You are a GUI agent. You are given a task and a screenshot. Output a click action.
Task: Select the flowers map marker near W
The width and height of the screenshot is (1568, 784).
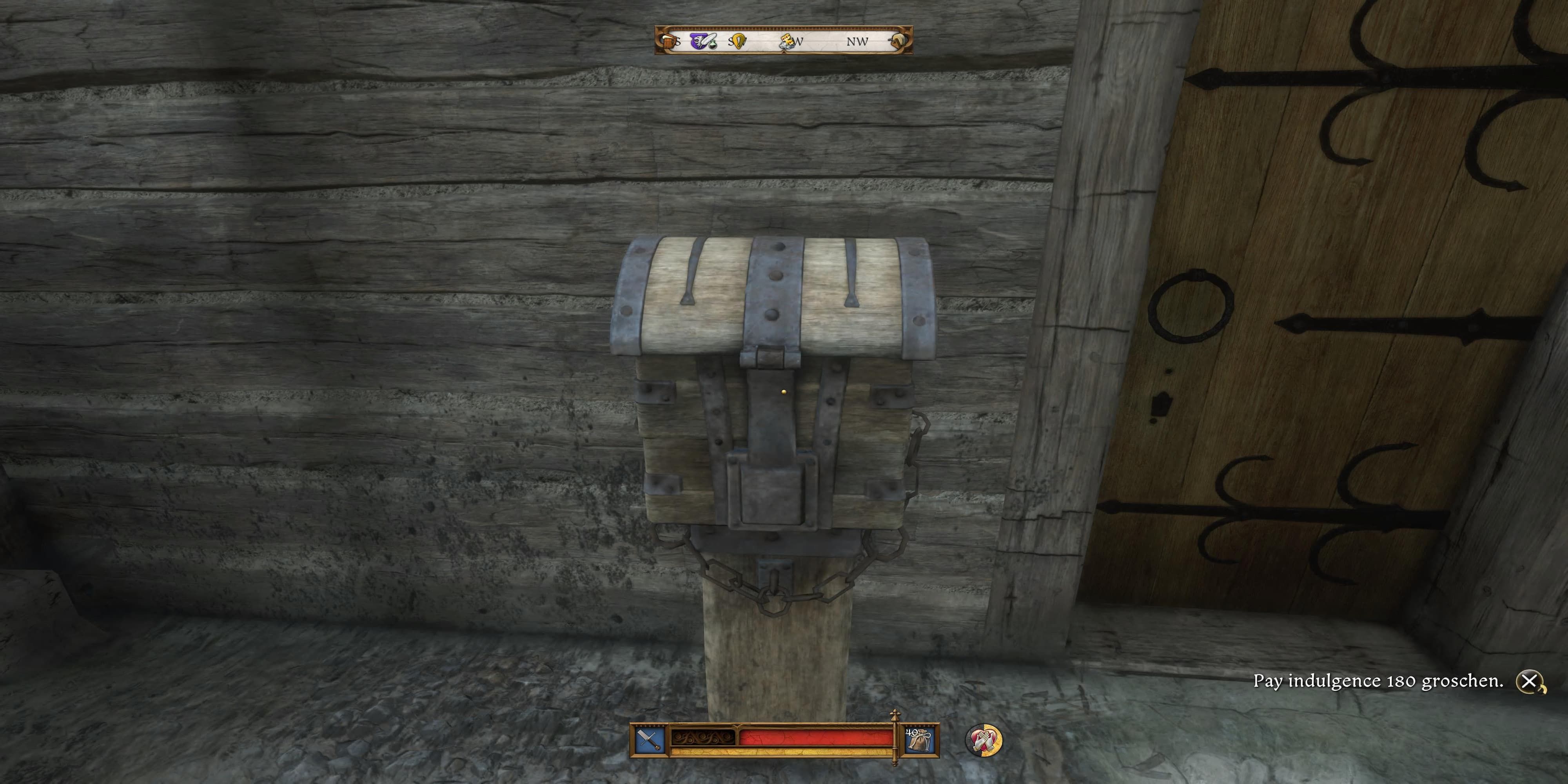coord(787,41)
